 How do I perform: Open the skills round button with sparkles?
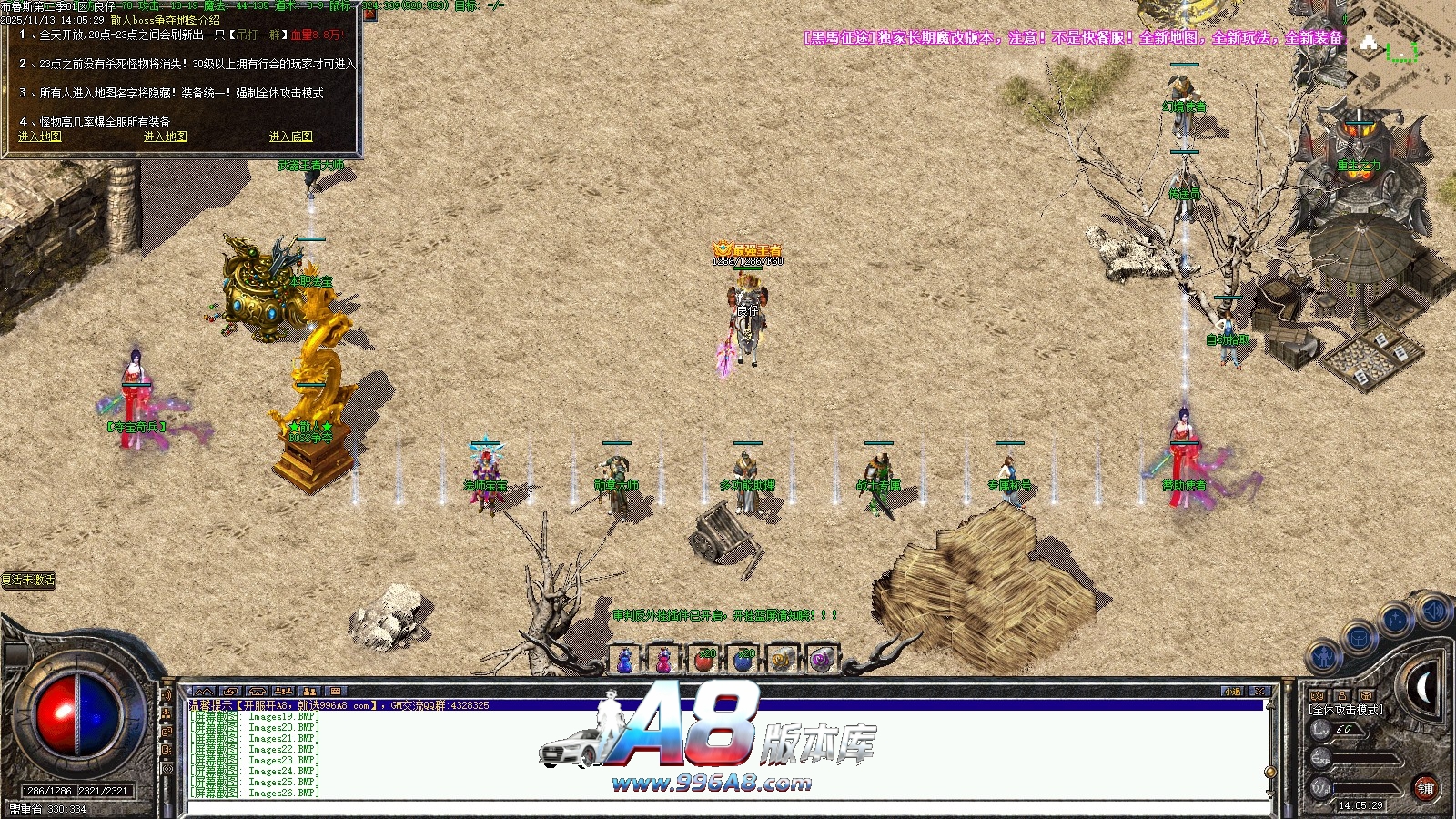(x=1395, y=620)
